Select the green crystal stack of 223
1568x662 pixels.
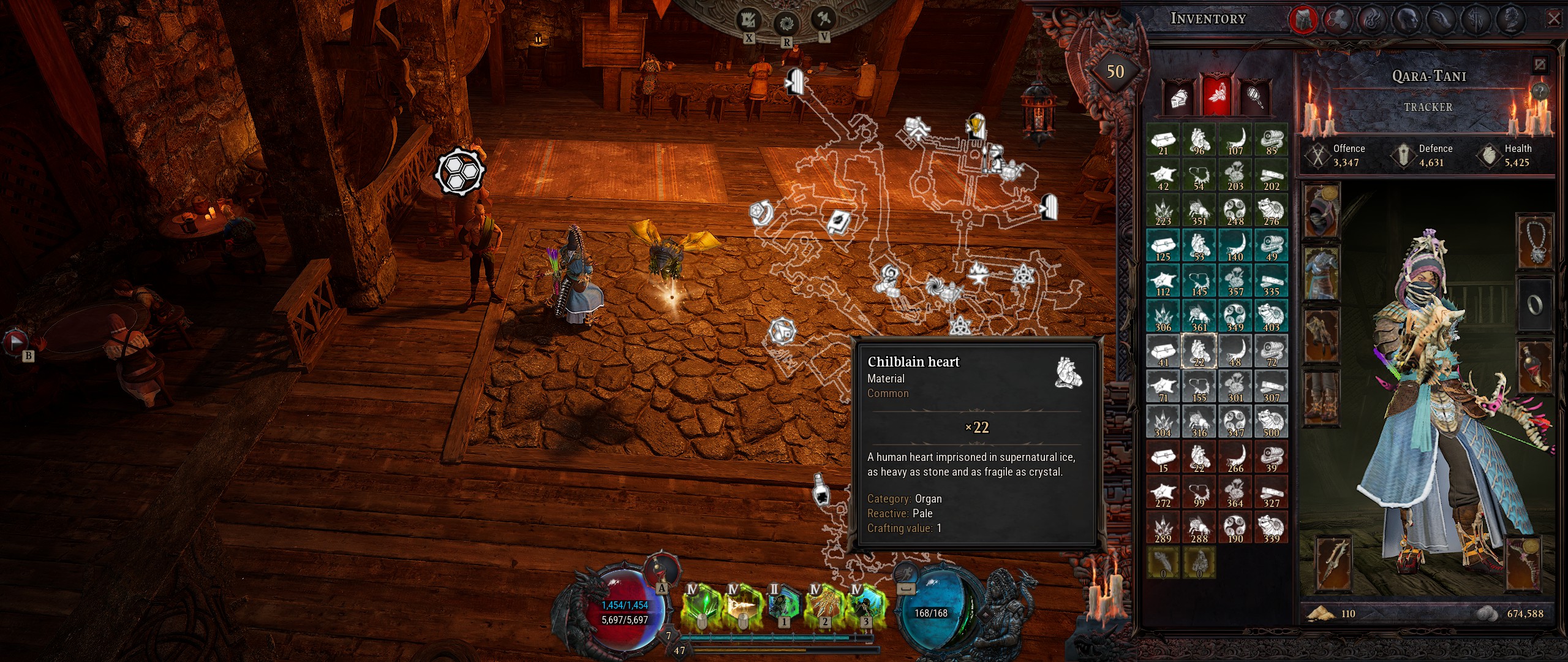pos(1163,211)
